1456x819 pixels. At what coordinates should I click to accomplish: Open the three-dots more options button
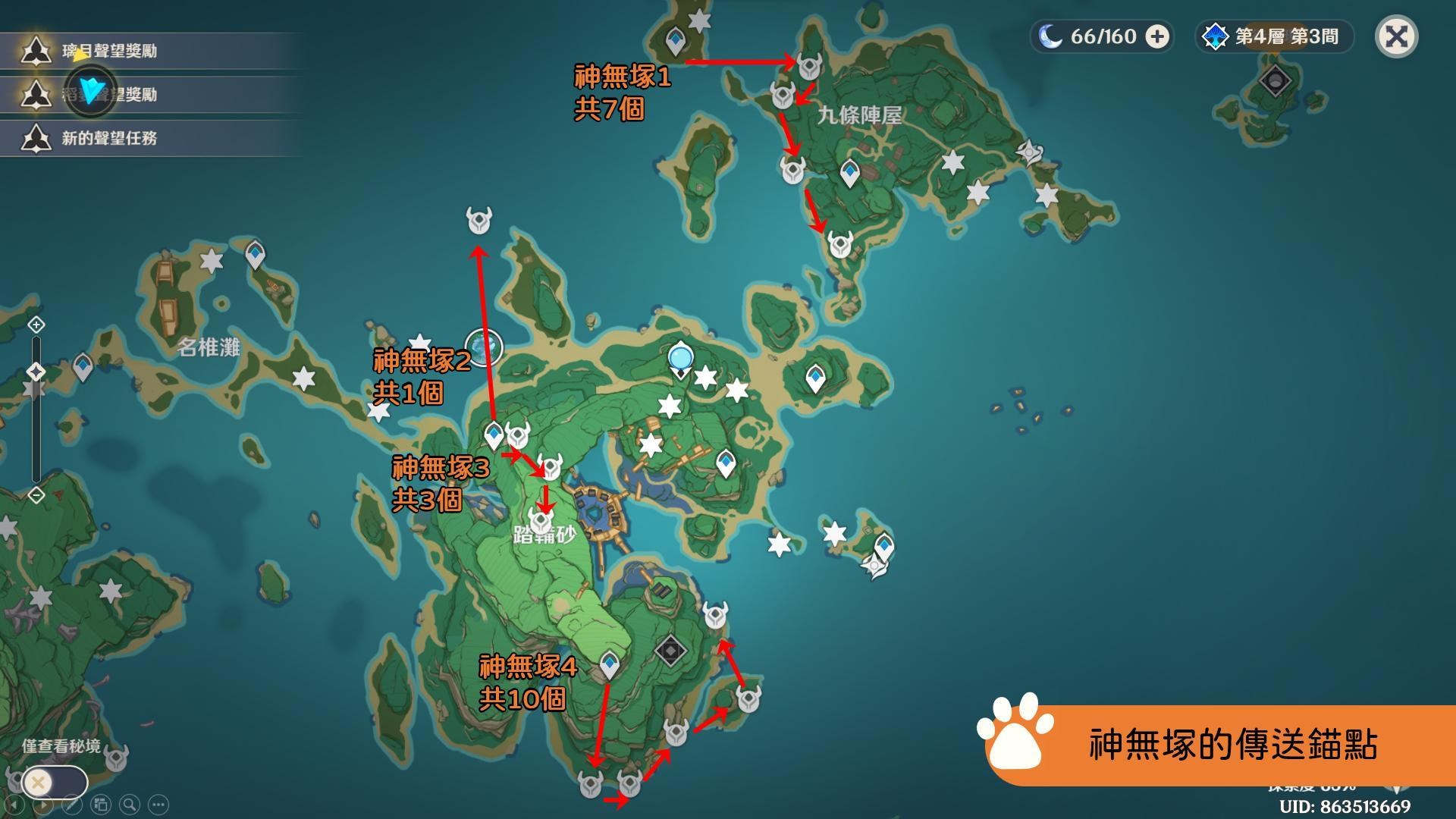tap(158, 805)
